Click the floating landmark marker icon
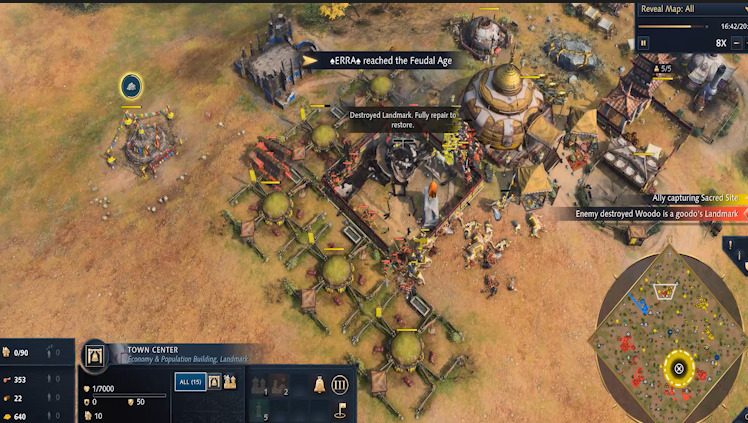The width and height of the screenshot is (748, 423). [131, 86]
